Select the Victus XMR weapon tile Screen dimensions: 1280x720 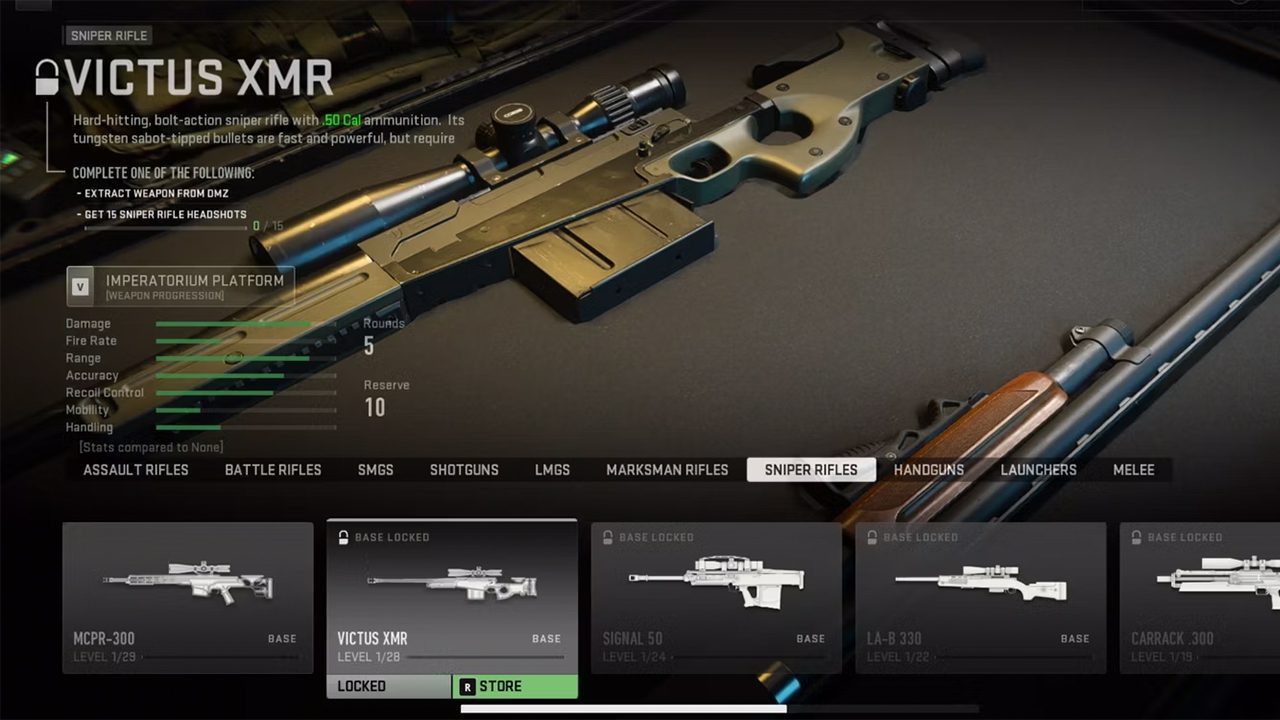(x=452, y=597)
